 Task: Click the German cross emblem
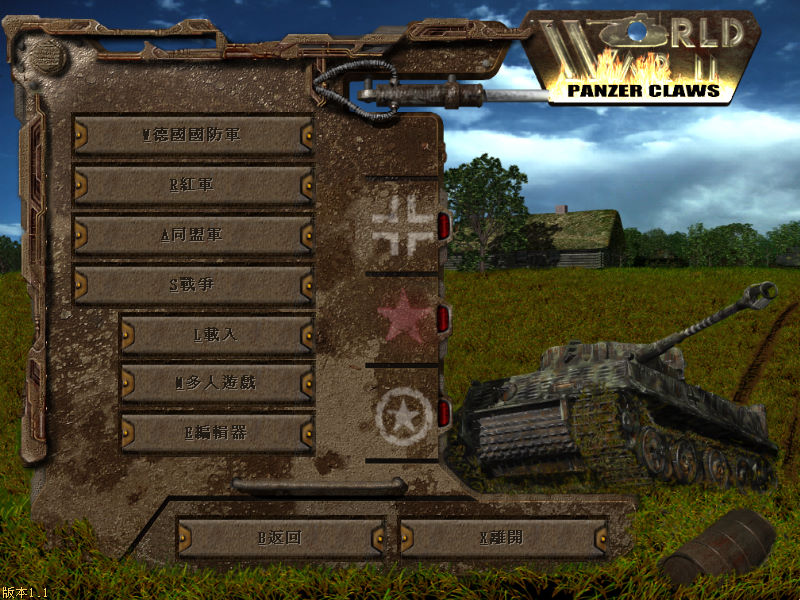(x=402, y=226)
